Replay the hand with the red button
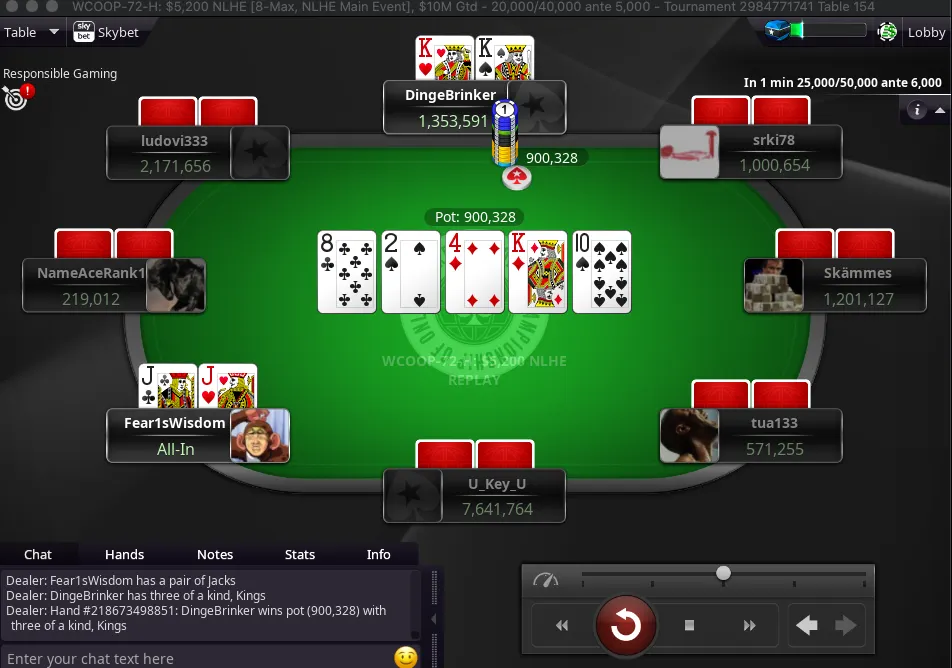The height and width of the screenshot is (668, 952). (x=626, y=626)
